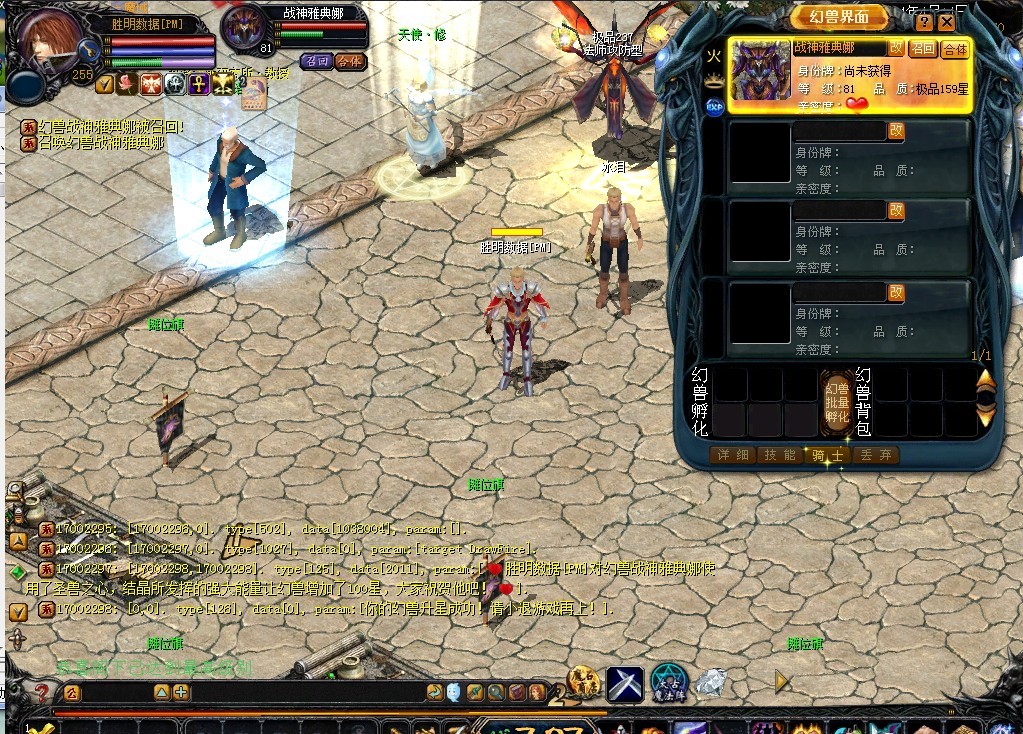This screenshot has width=1023, height=734.
Task: Switch to the 技能 skills tab
Action: click(779, 455)
